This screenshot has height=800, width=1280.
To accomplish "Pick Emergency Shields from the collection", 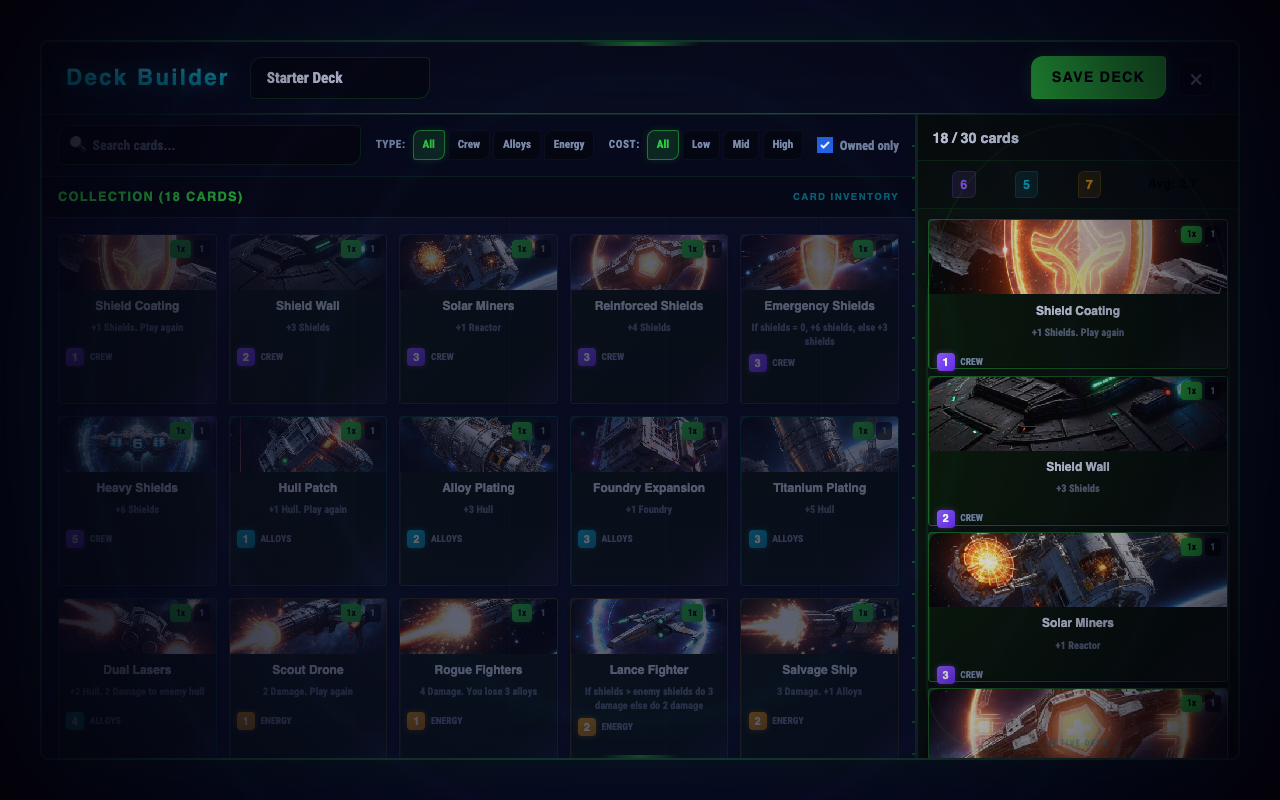I will (x=819, y=318).
